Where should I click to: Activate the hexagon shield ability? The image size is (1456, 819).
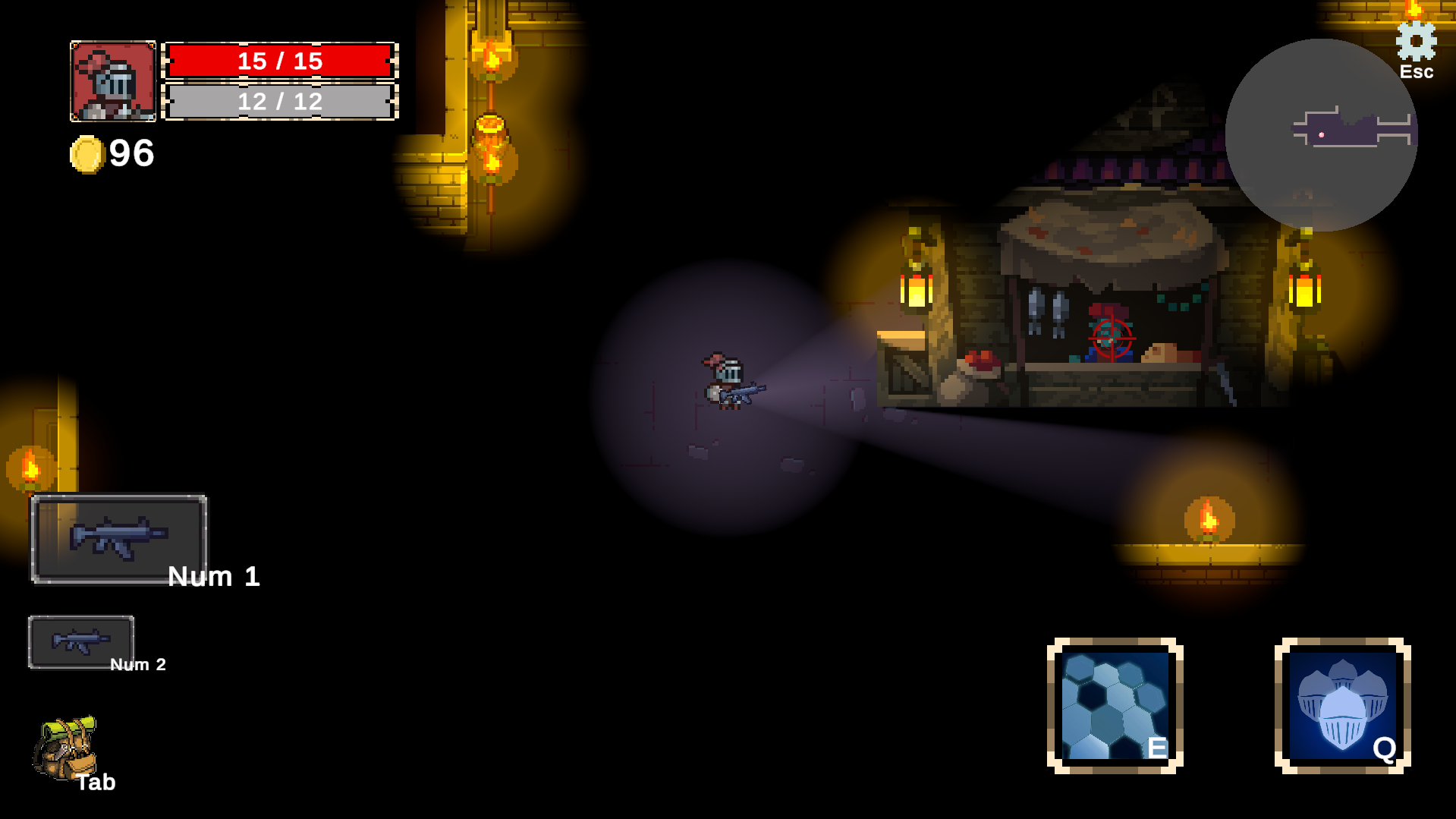click(x=1115, y=706)
